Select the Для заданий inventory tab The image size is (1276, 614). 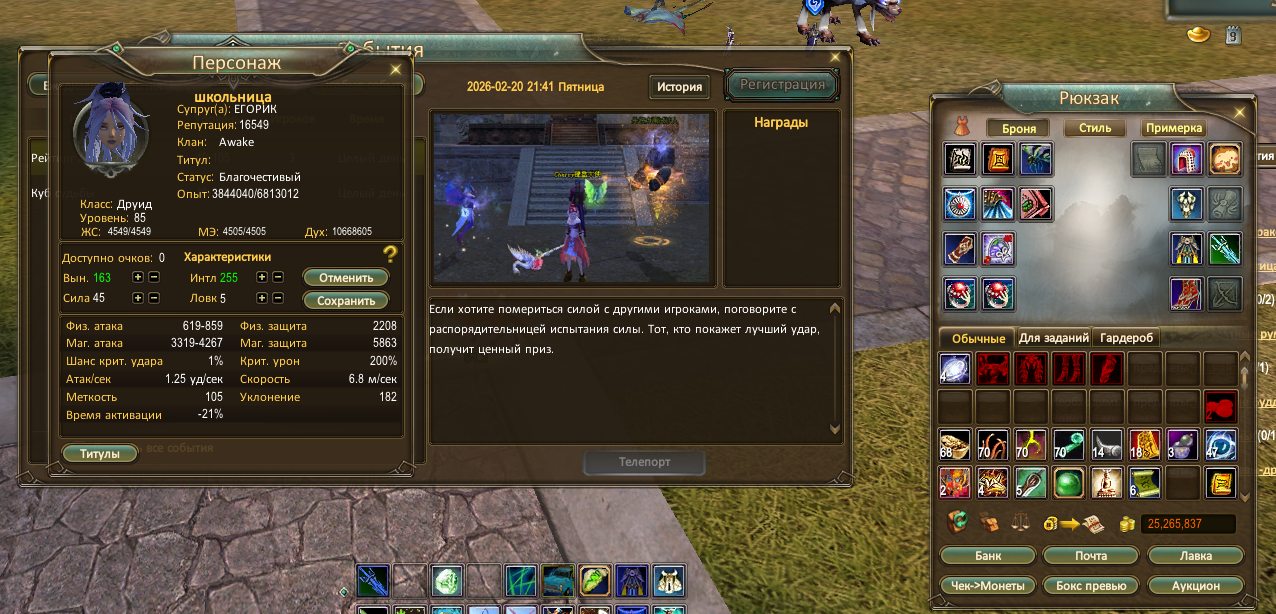click(1053, 338)
